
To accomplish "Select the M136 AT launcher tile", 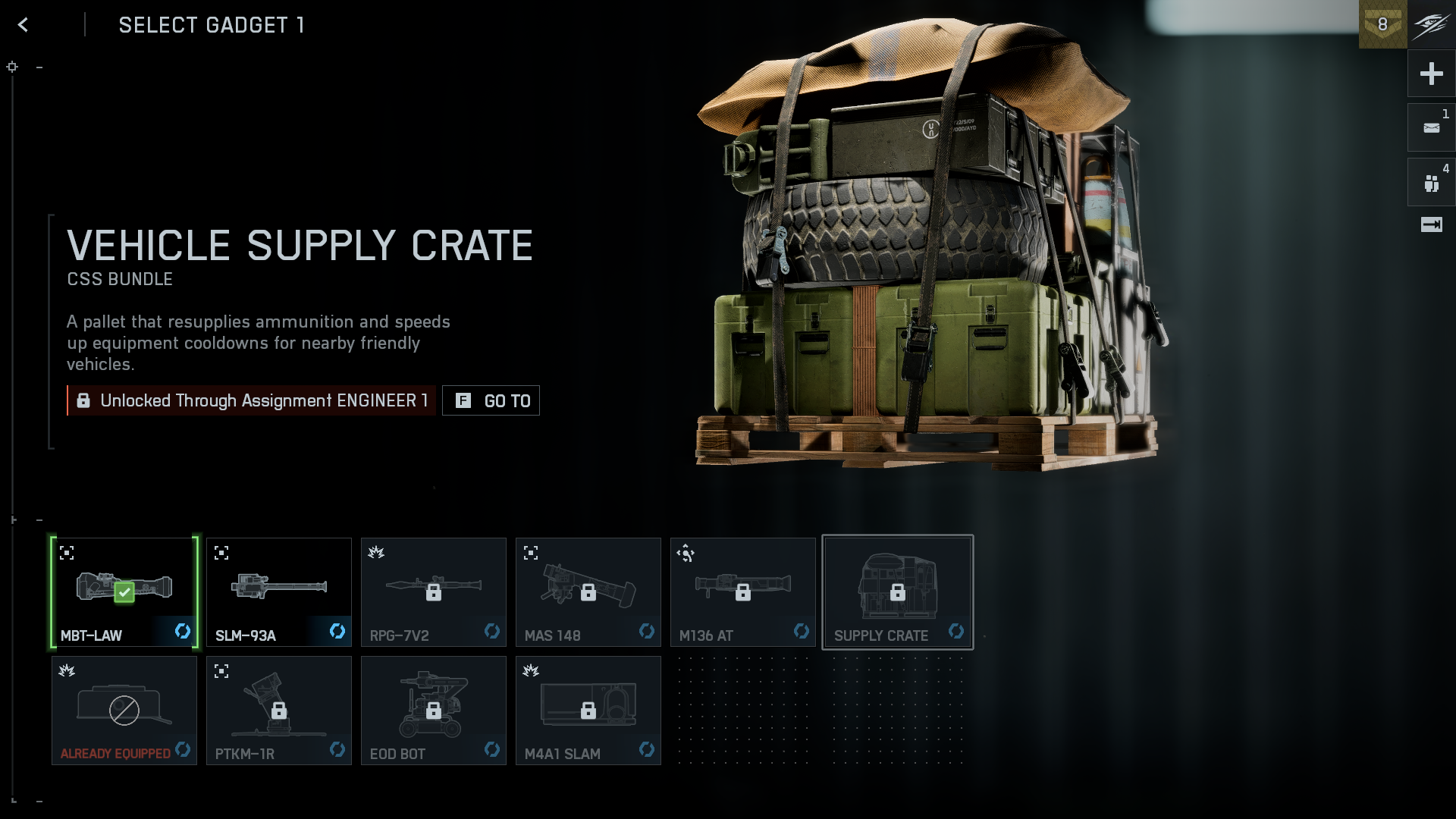I will [x=743, y=592].
